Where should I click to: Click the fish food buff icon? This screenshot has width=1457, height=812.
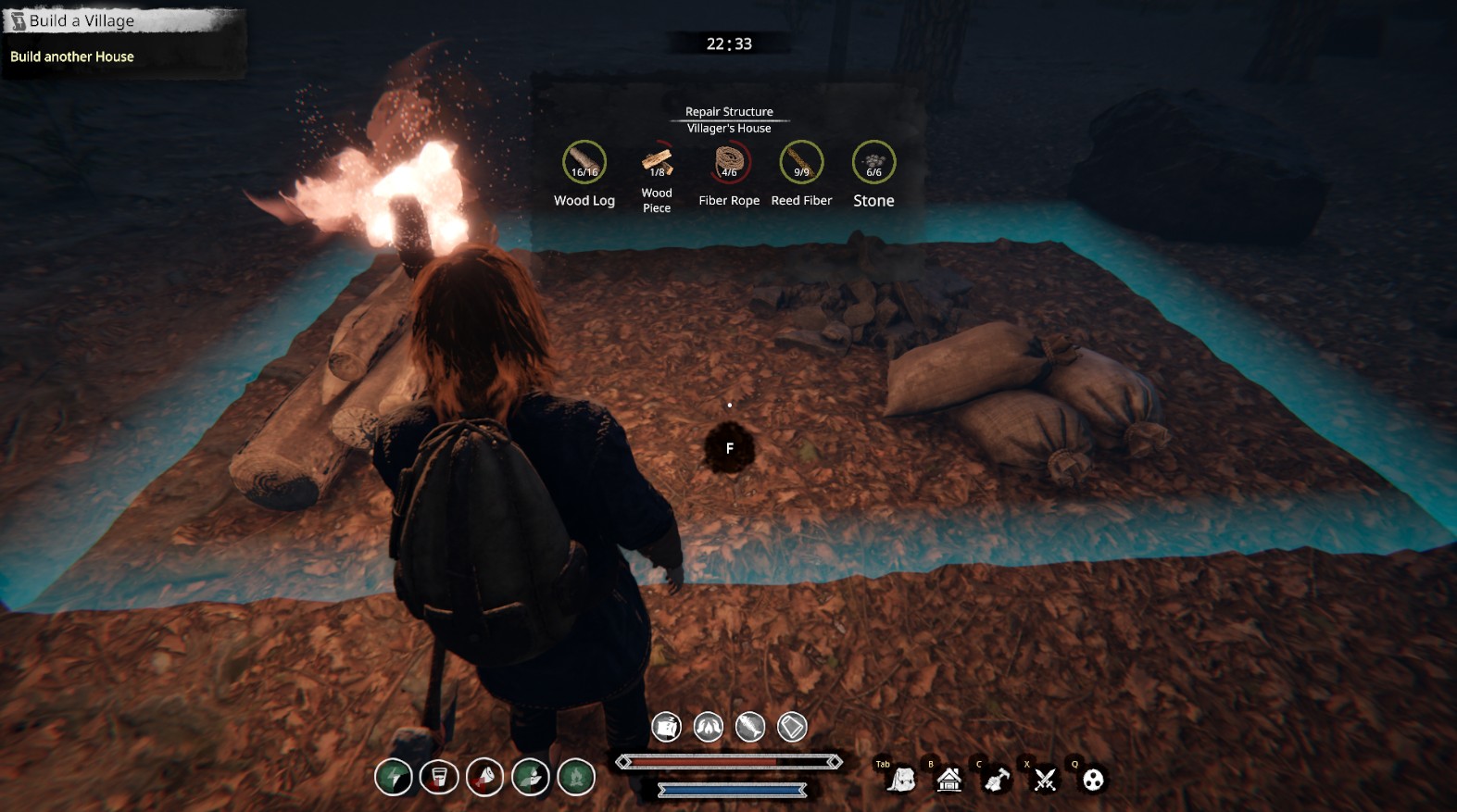tap(750, 727)
